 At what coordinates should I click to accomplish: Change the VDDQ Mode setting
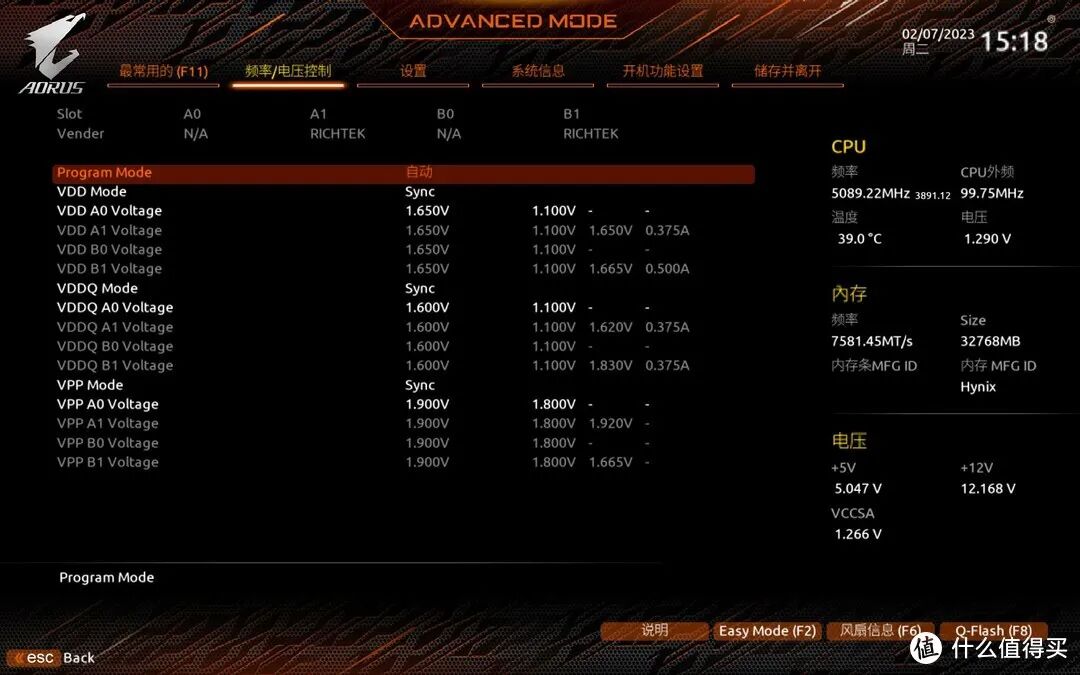420,289
